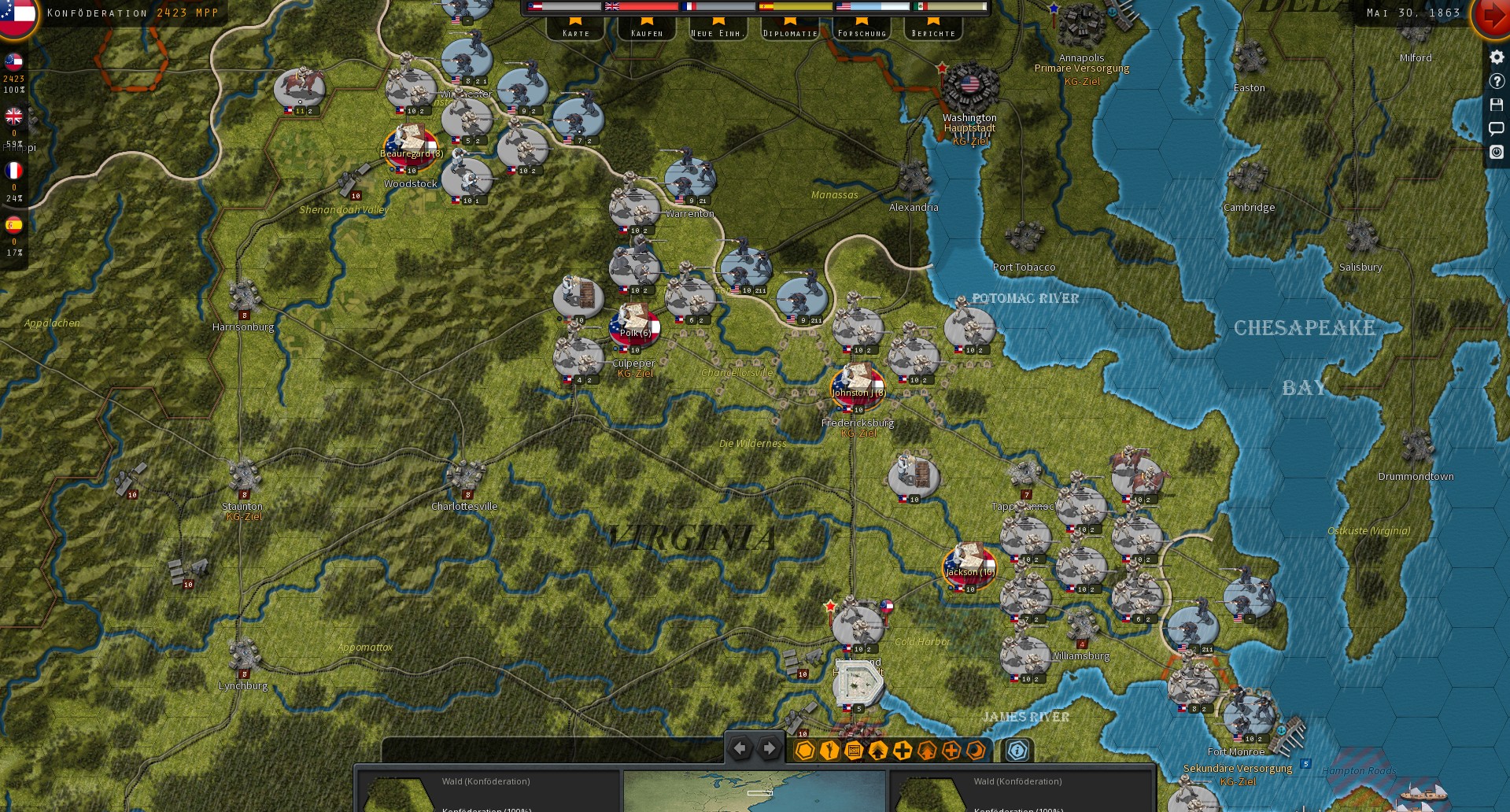Open the Diplomatie menu
Image resolution: width=1510 pixels, height=812 pixels.
click(789, 32)
